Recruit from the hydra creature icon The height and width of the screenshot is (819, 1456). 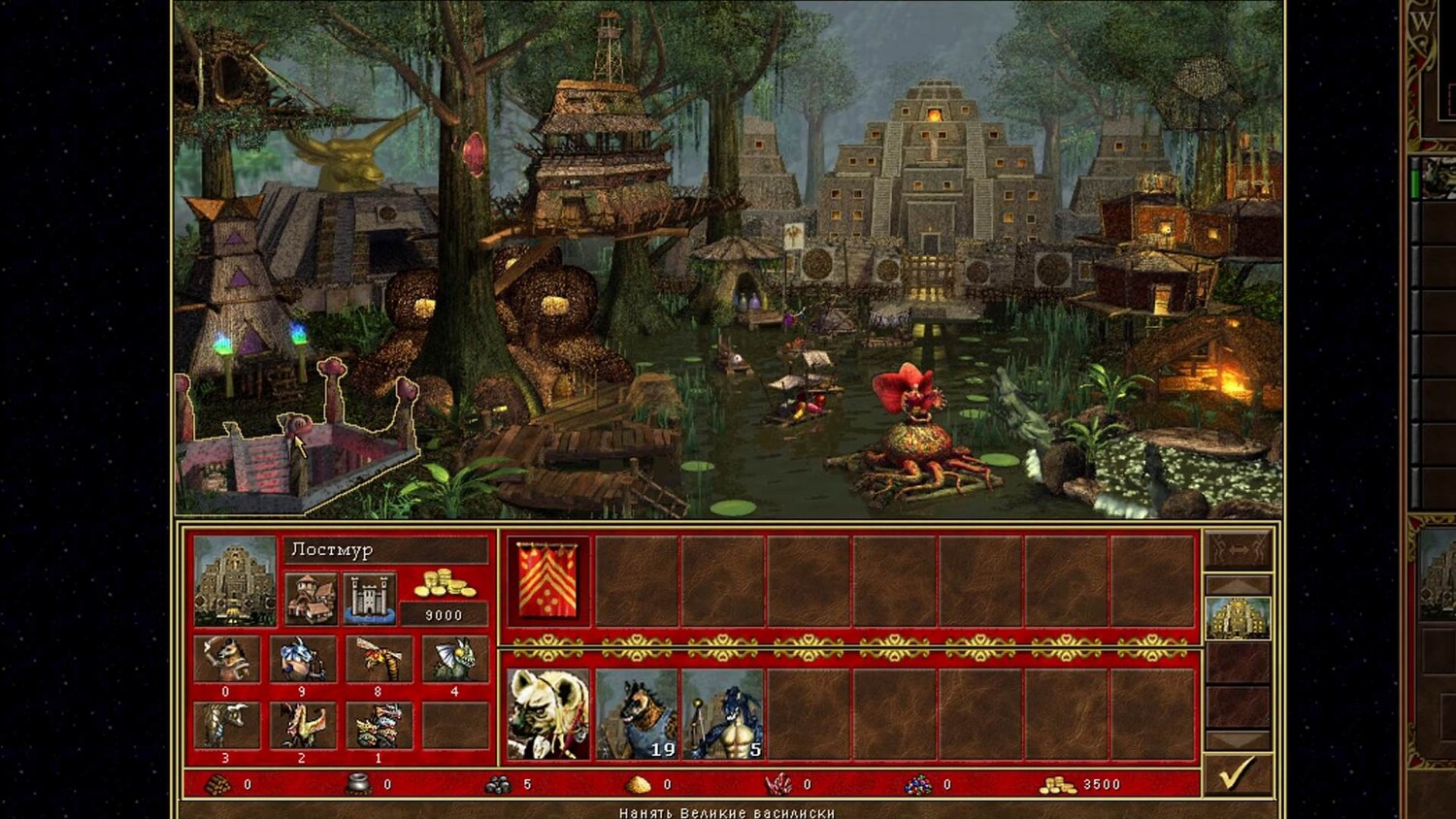(x=379, y=726)
